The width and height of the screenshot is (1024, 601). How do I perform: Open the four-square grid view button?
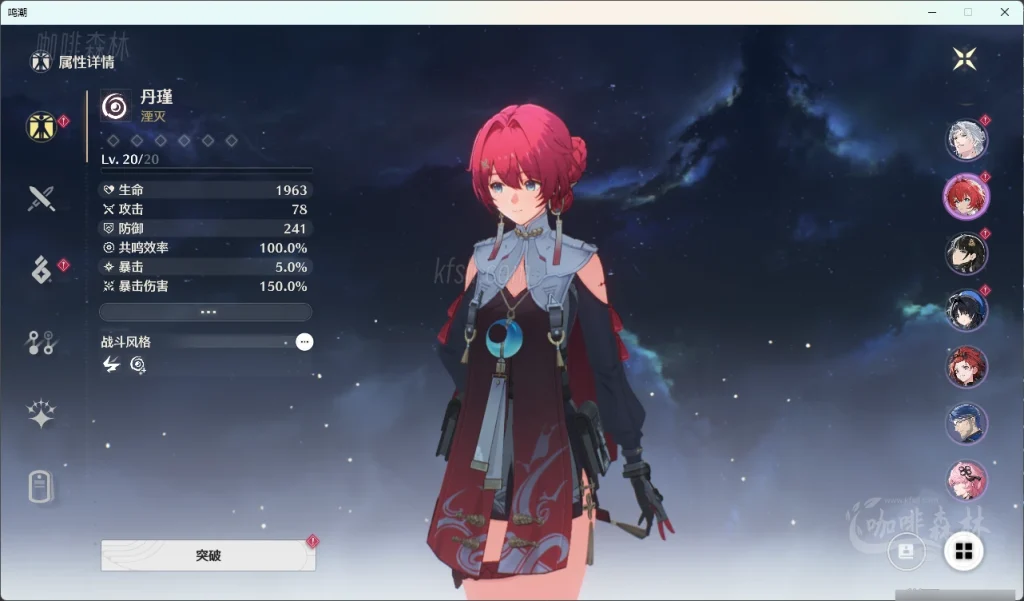(964, 551)
